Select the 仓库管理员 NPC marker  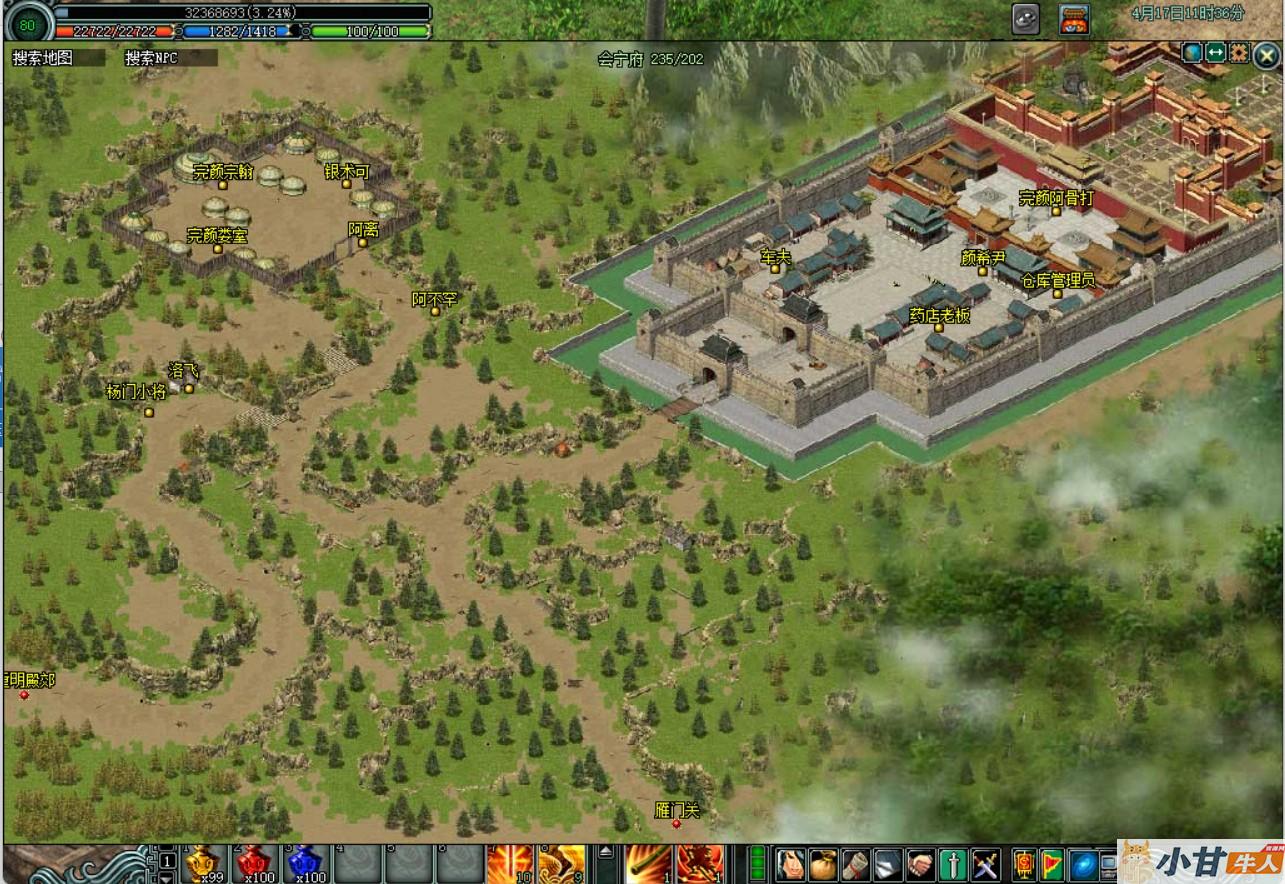[1057, 293]
